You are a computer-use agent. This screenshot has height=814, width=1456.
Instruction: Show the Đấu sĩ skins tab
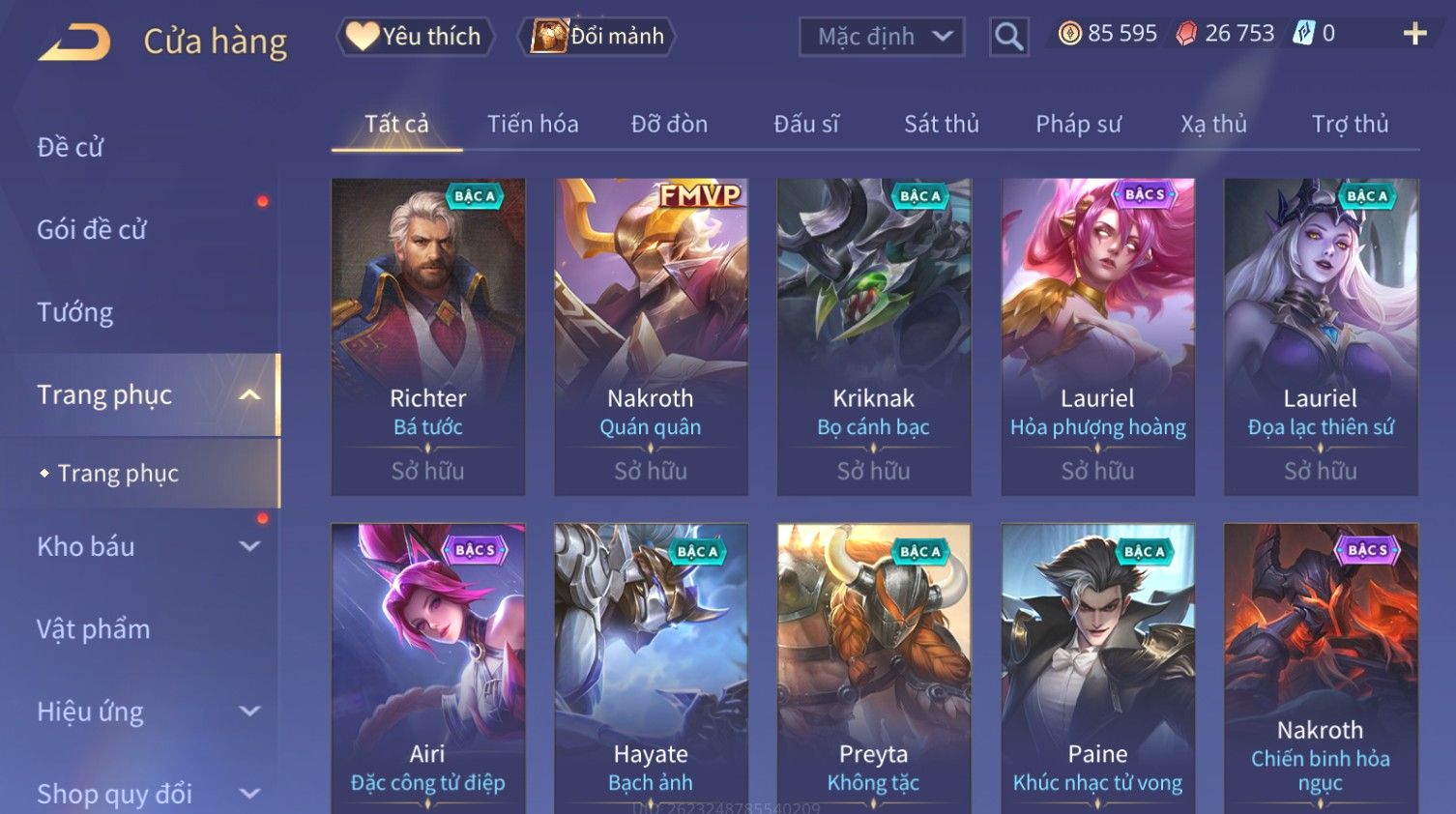(x=806, y=124)
